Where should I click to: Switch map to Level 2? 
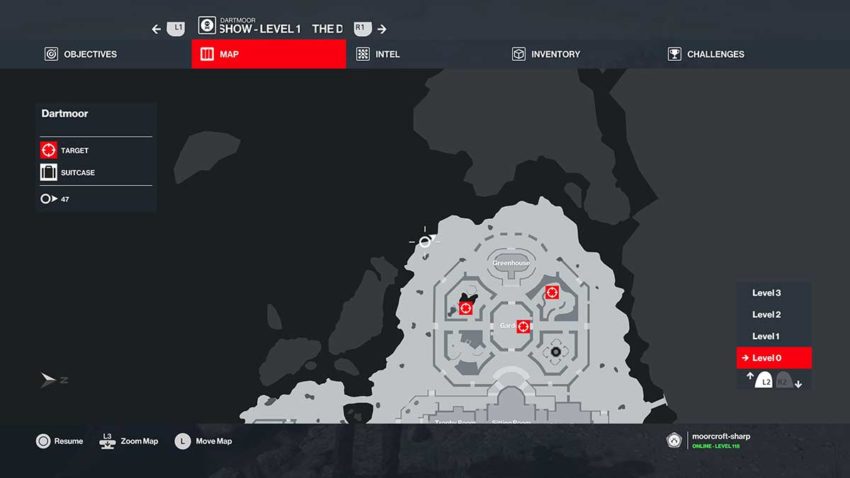pyautogui.click(x=766, y=314)
